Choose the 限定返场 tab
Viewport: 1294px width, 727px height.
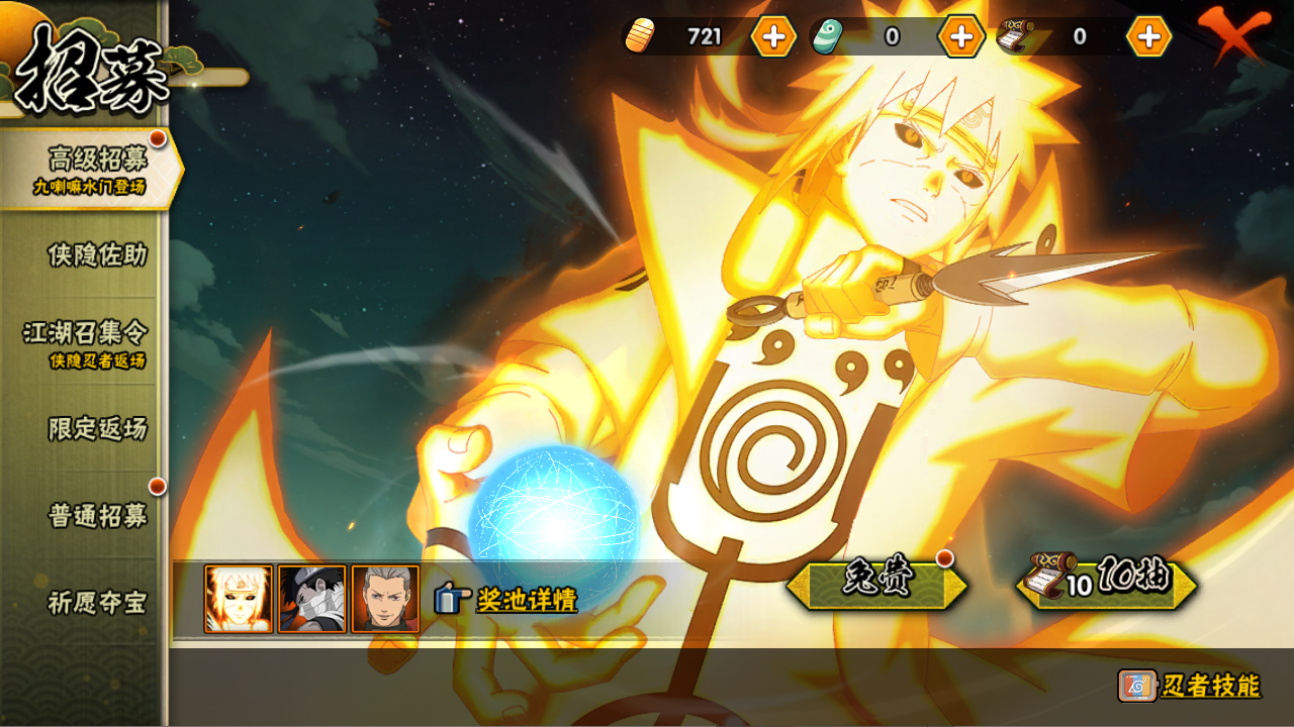(x=97, y=428)
